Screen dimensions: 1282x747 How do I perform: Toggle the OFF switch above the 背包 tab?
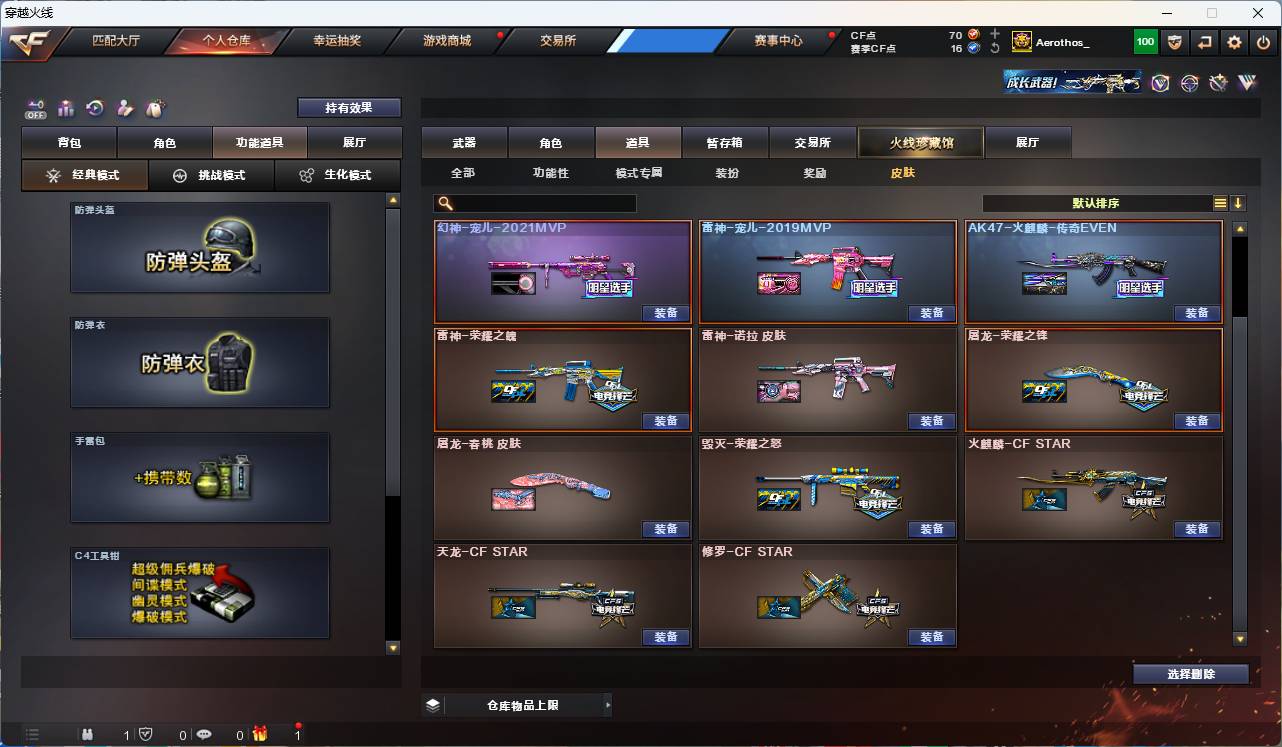(33, 110)
